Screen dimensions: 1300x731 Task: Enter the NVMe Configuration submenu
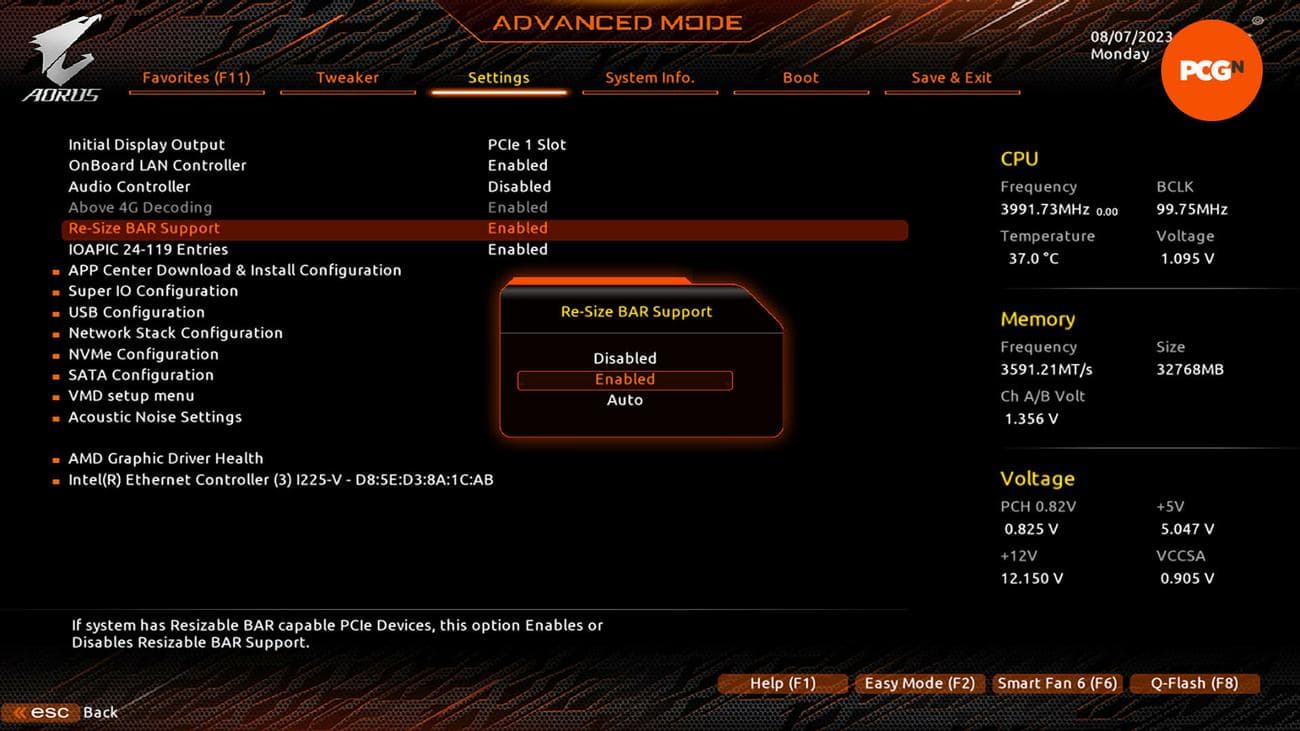(143, 354)
